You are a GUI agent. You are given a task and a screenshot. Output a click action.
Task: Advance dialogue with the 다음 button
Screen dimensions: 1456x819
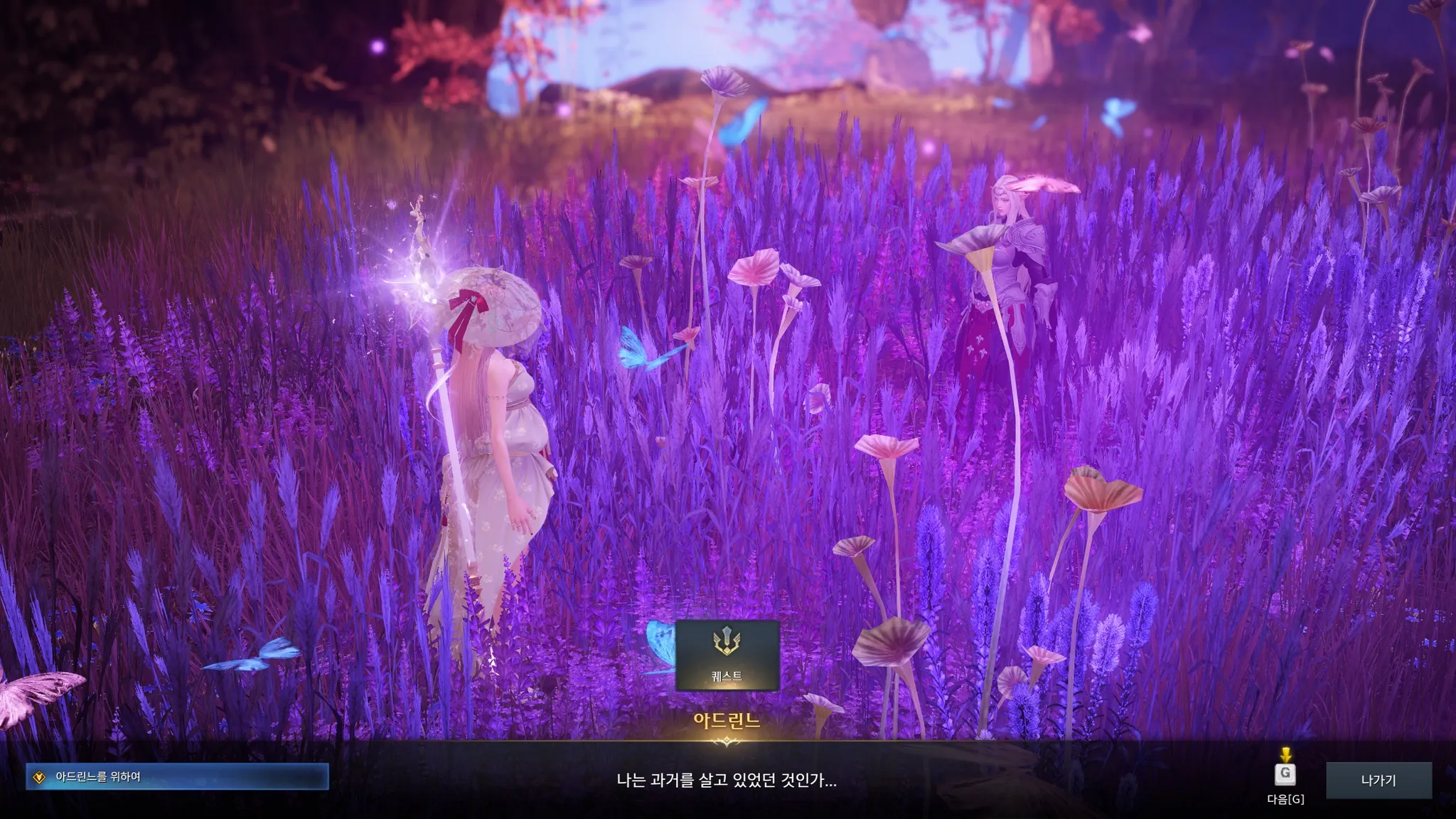point(1285,775)
